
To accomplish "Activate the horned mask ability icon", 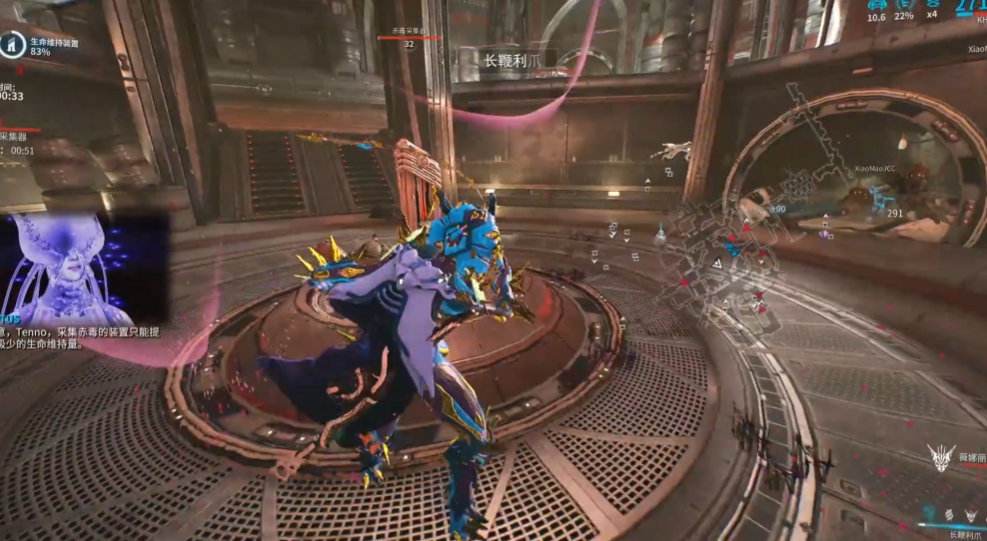I will (970, 514).
